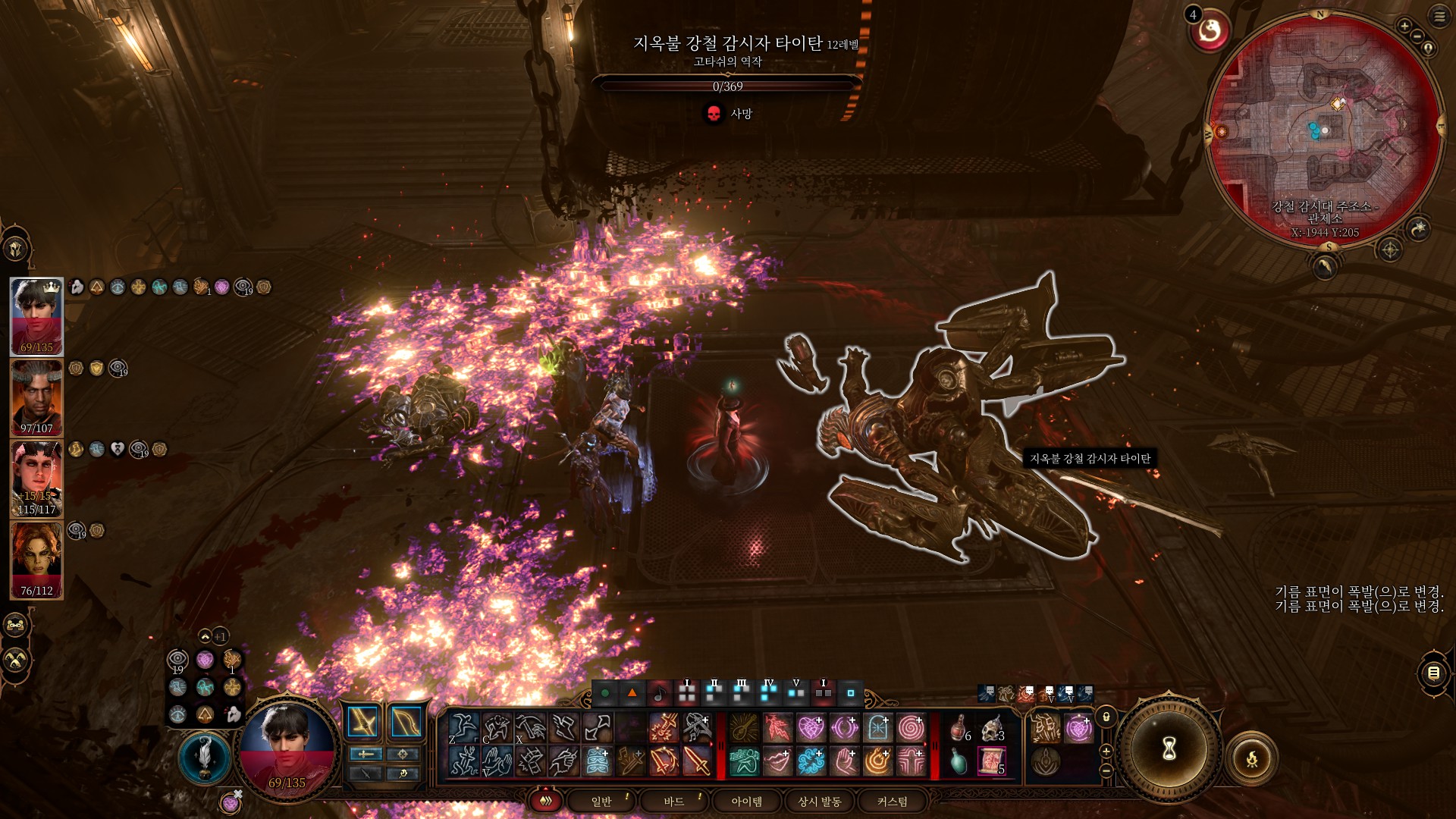Viewport: 1456px width, 819px height.
Task: Select the 커스텀 hotbar tab
Action: (x=892, y=802)
